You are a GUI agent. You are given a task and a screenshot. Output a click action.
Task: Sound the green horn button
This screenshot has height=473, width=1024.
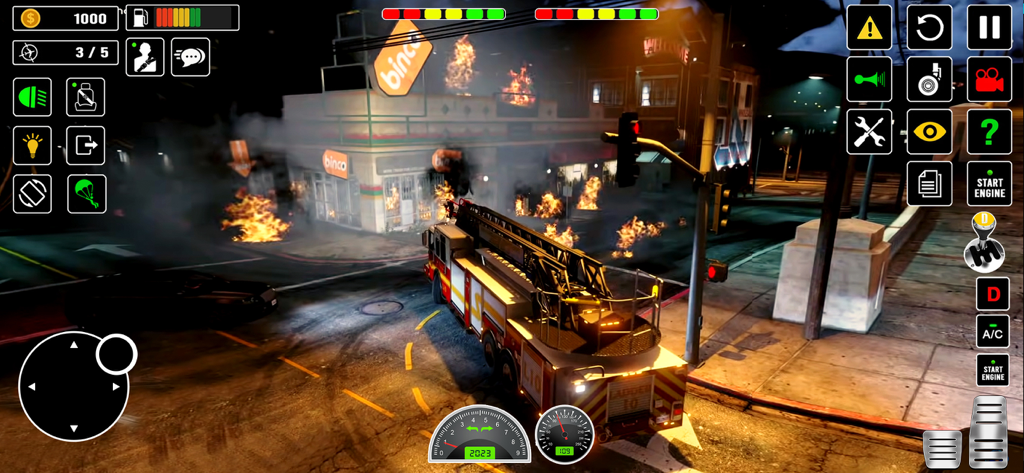click(869, 80)
